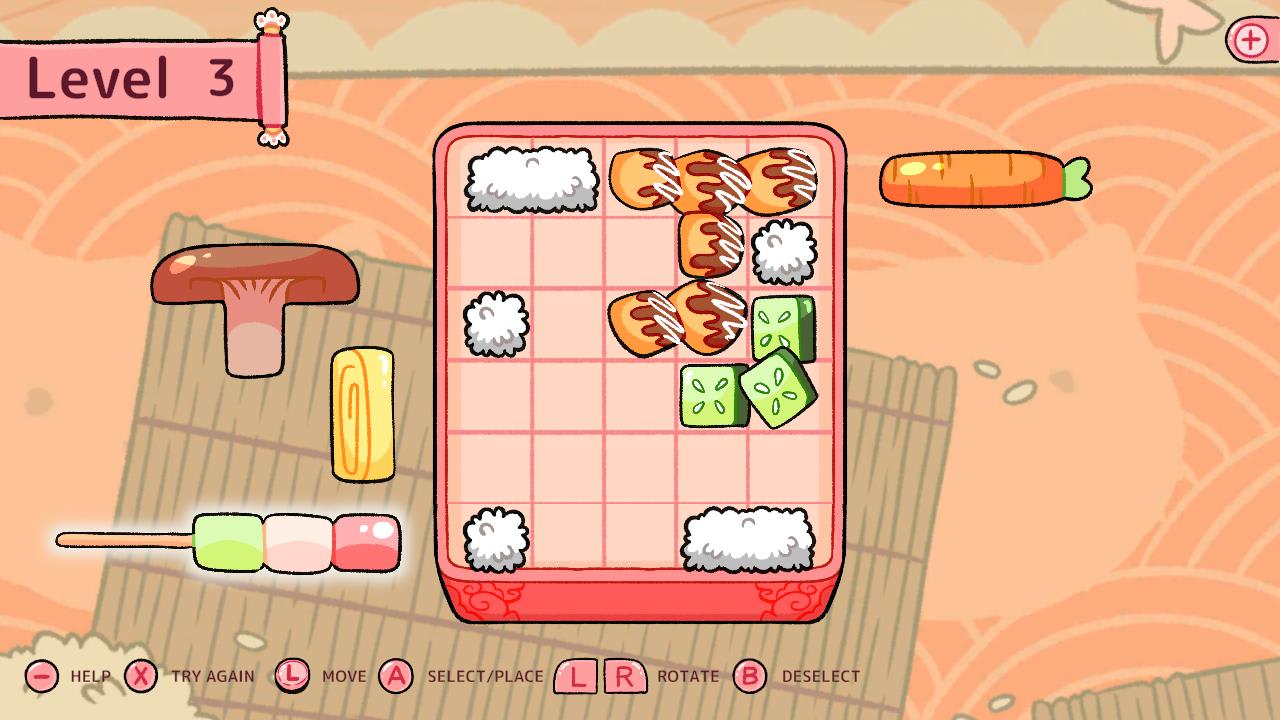
Task: Click the wide rice block at the bottom
Action: (748, 543)
